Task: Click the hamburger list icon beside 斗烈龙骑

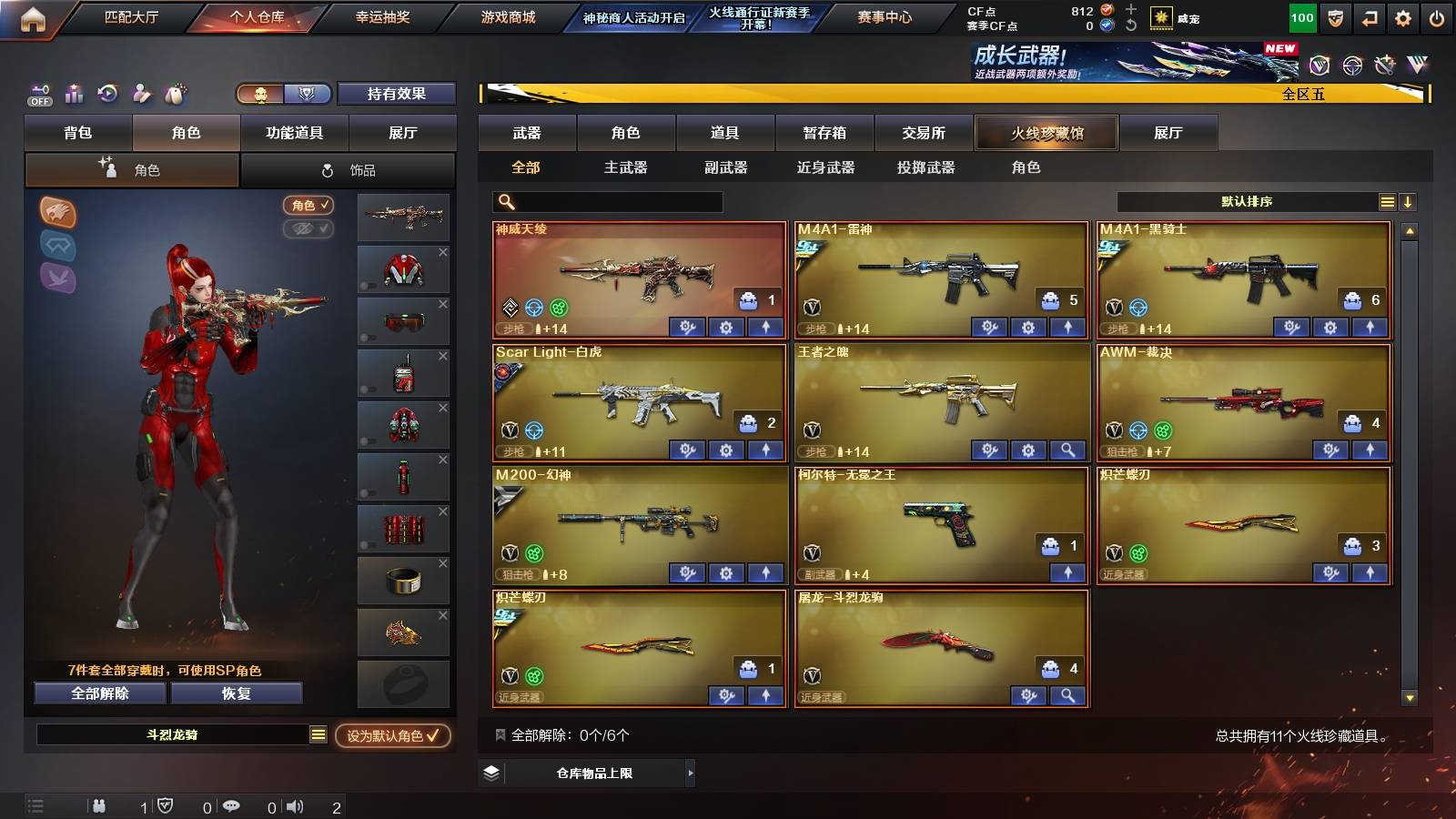Action: tap(318, 734)
